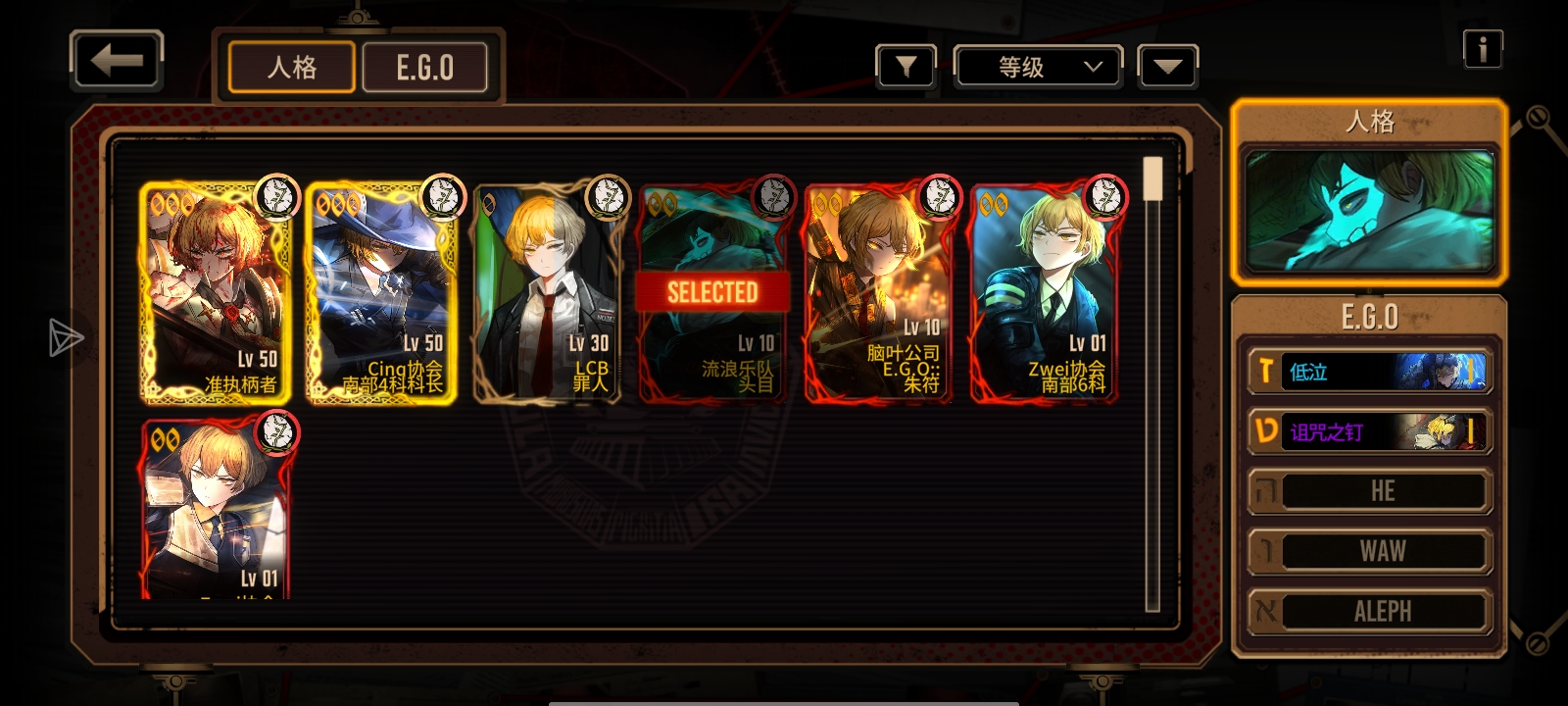Choose the Cinq协会 南部4科科长 card
The width and height of the screenshot is (1568, 706).
tap(382, 293)
